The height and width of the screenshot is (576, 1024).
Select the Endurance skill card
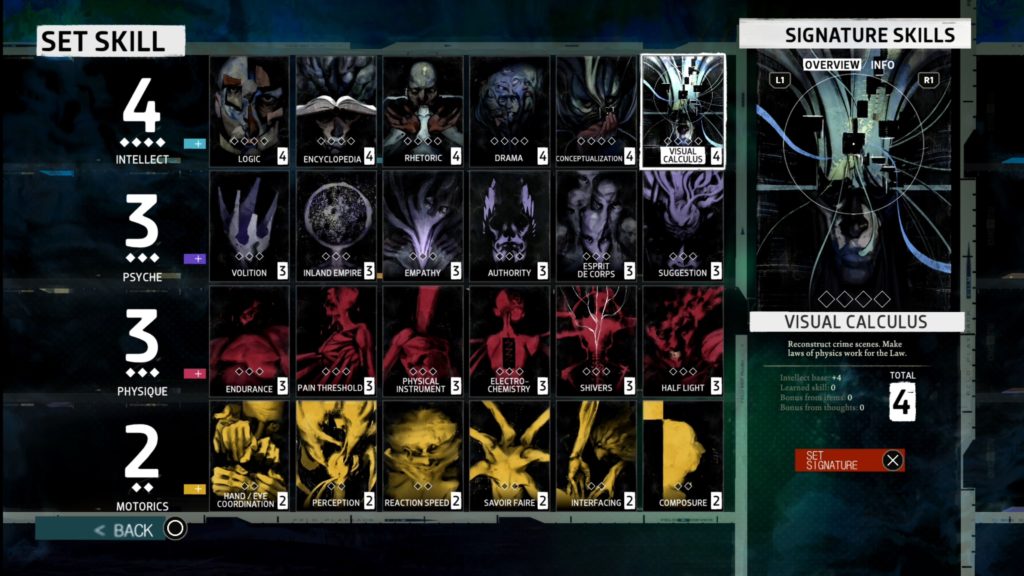[x=249, y=341]
